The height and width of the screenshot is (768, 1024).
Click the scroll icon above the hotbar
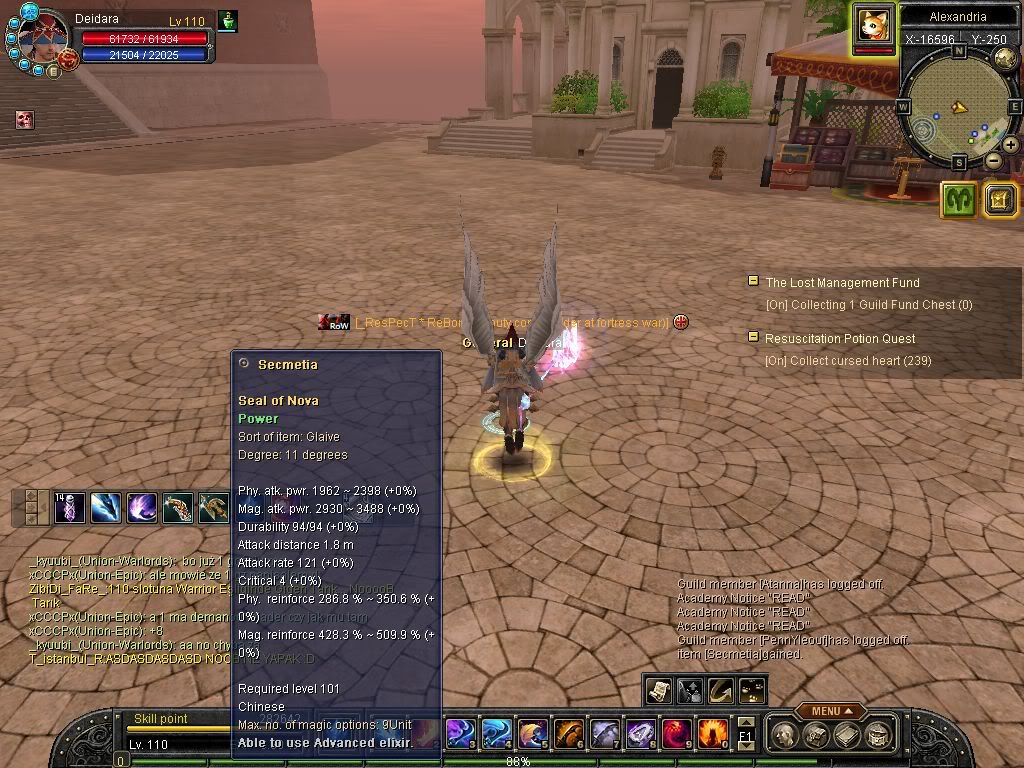658,690
